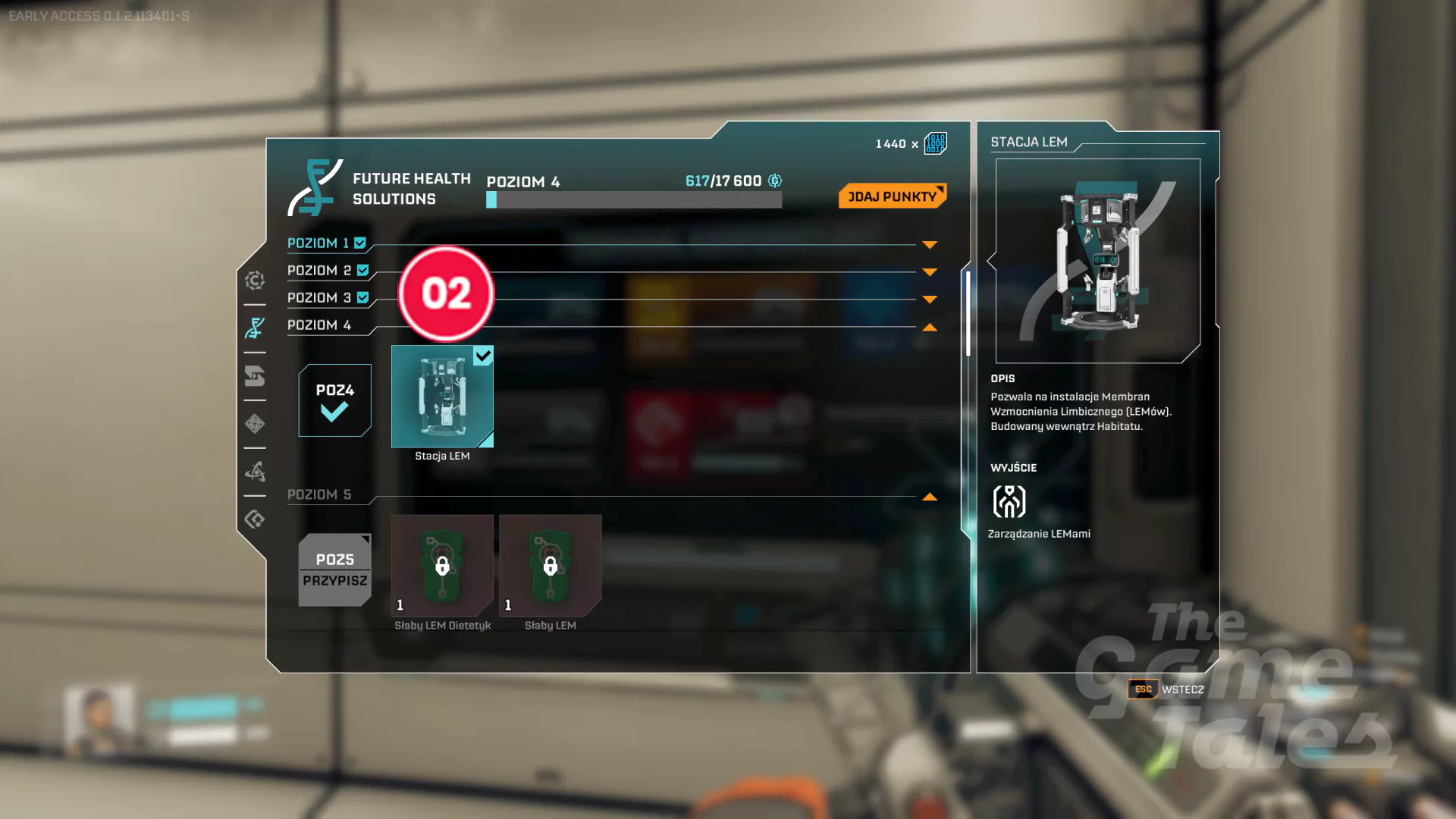The height and width of the screenshot is (819, 1456).
Task: Switch to the diamond-shaped company tab
Action: (x=255, y=424)
